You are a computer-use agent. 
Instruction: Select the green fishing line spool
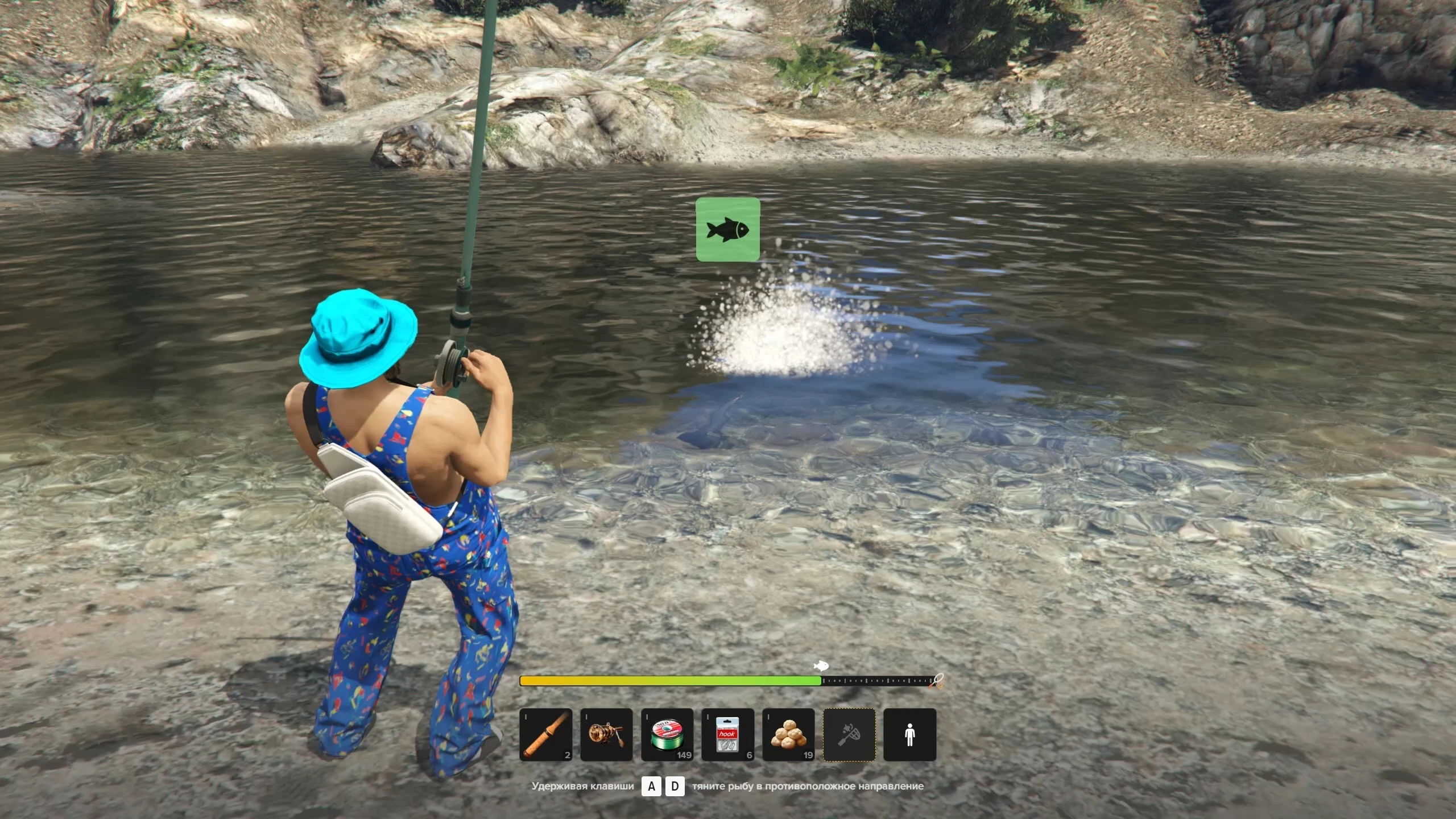click(667, 734)
